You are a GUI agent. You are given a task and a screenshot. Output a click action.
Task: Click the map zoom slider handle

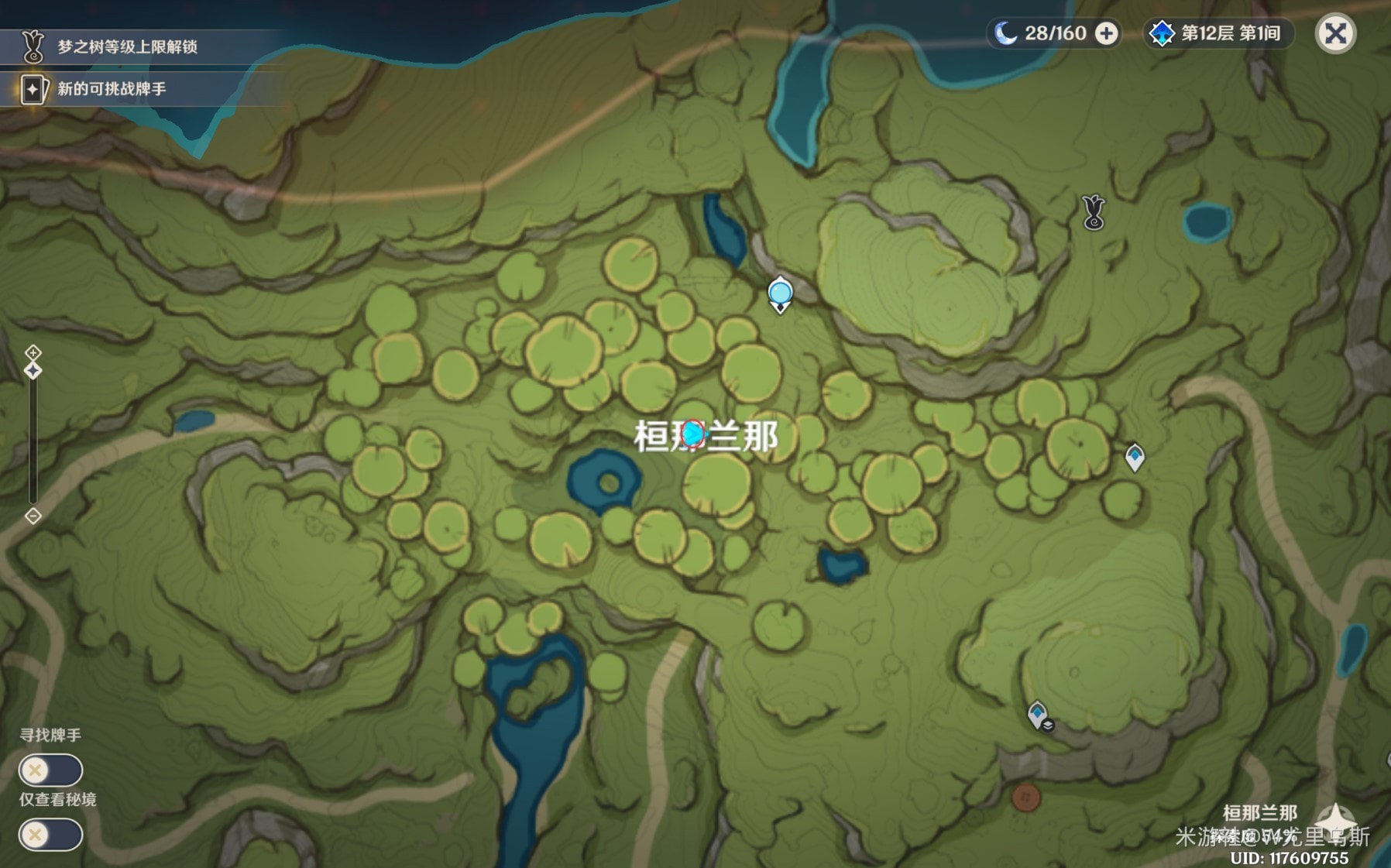33,371
